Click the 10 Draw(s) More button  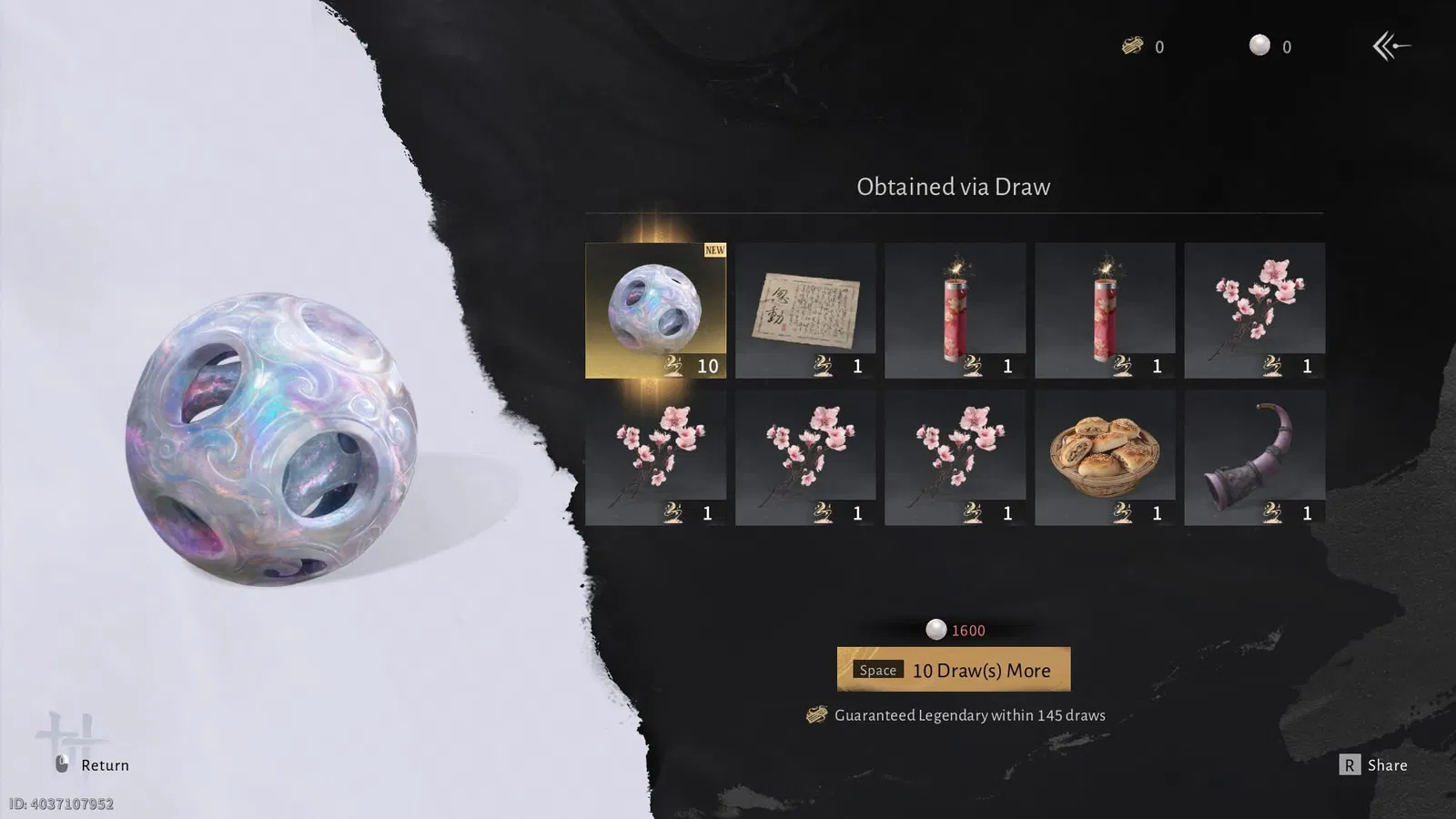click(953, 670)
